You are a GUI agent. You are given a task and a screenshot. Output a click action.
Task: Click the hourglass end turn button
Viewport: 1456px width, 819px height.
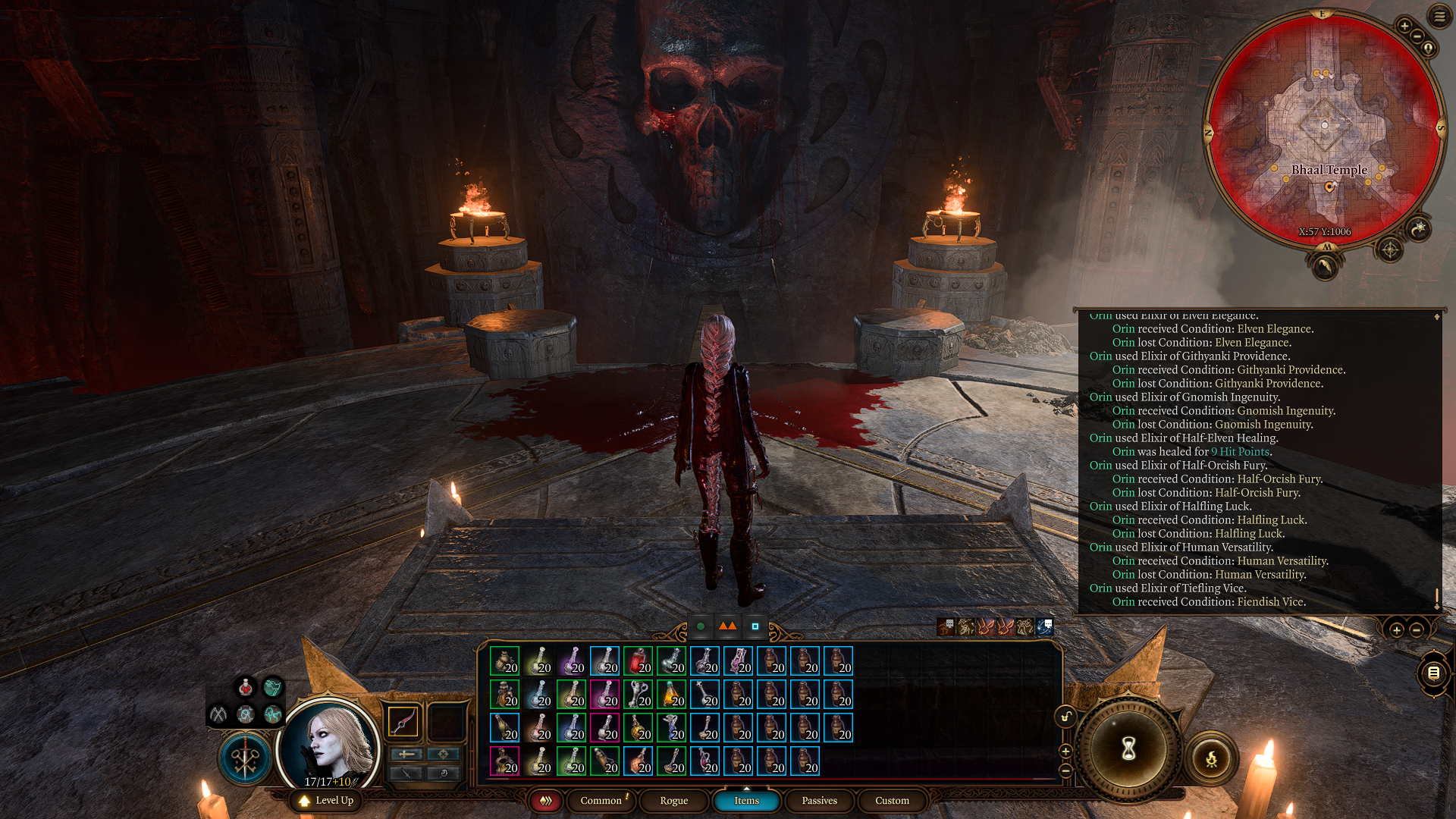[x=1128, y=749]
